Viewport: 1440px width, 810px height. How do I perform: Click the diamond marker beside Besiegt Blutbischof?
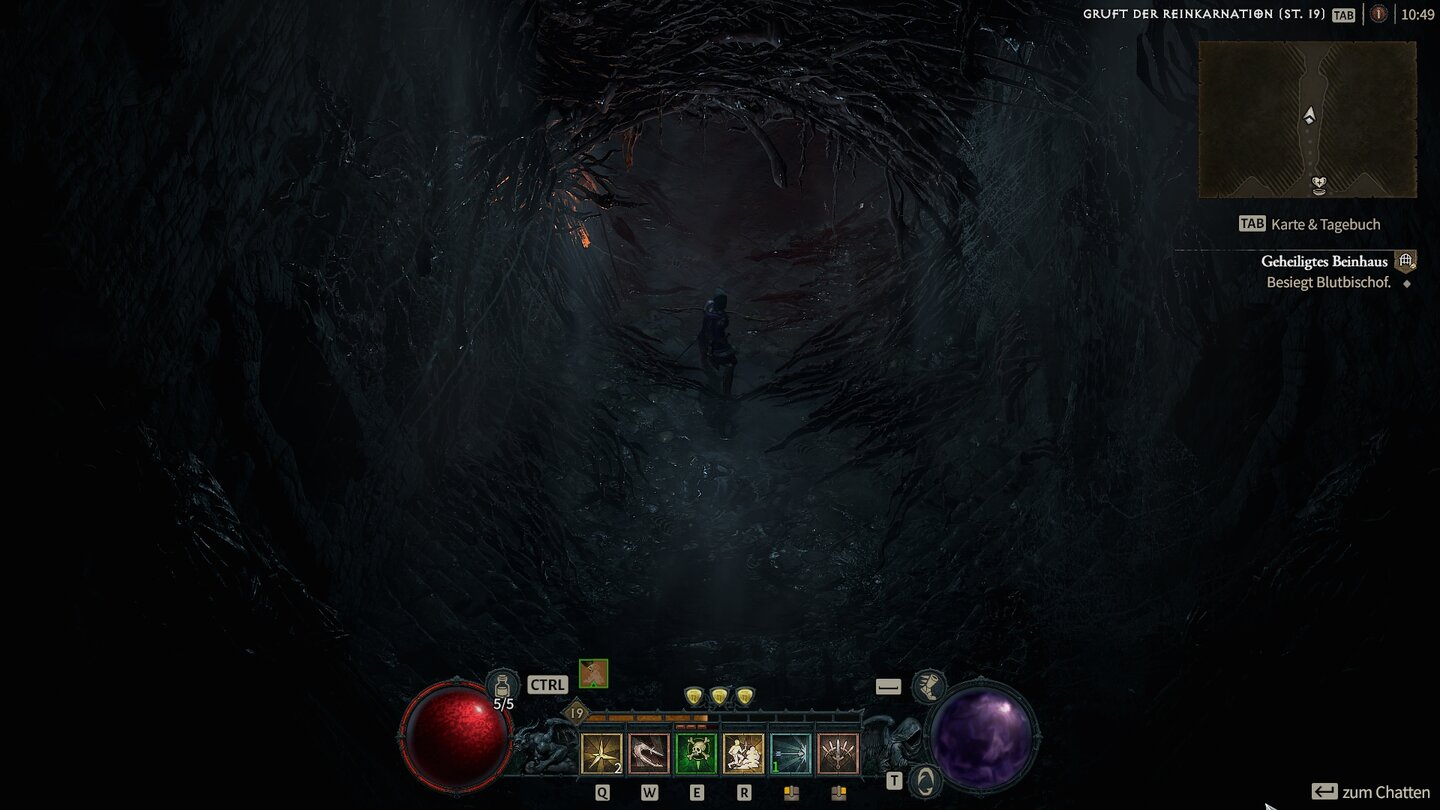[x=1406, y=282]
